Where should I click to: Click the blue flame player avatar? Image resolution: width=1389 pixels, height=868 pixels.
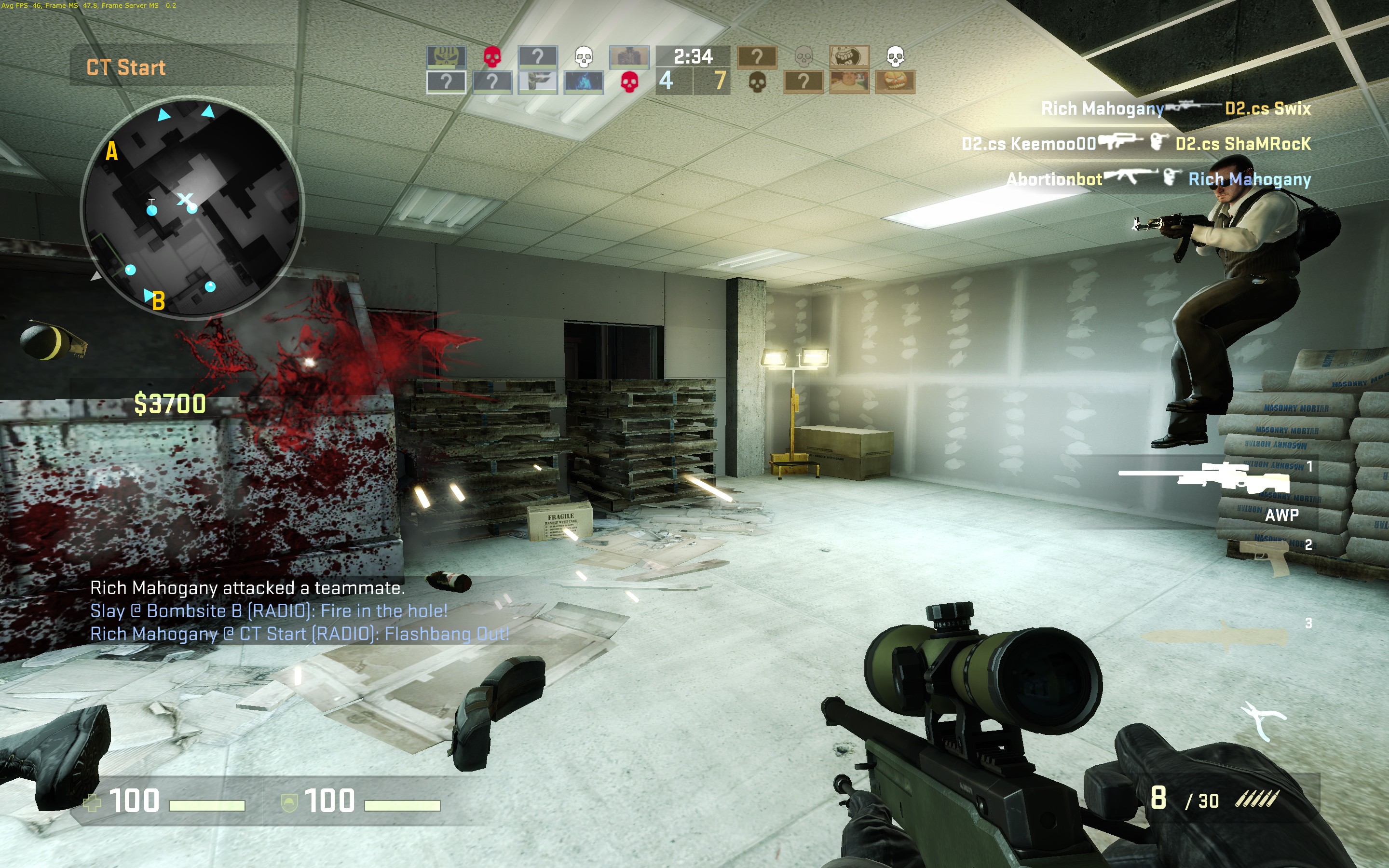[584, 82]
